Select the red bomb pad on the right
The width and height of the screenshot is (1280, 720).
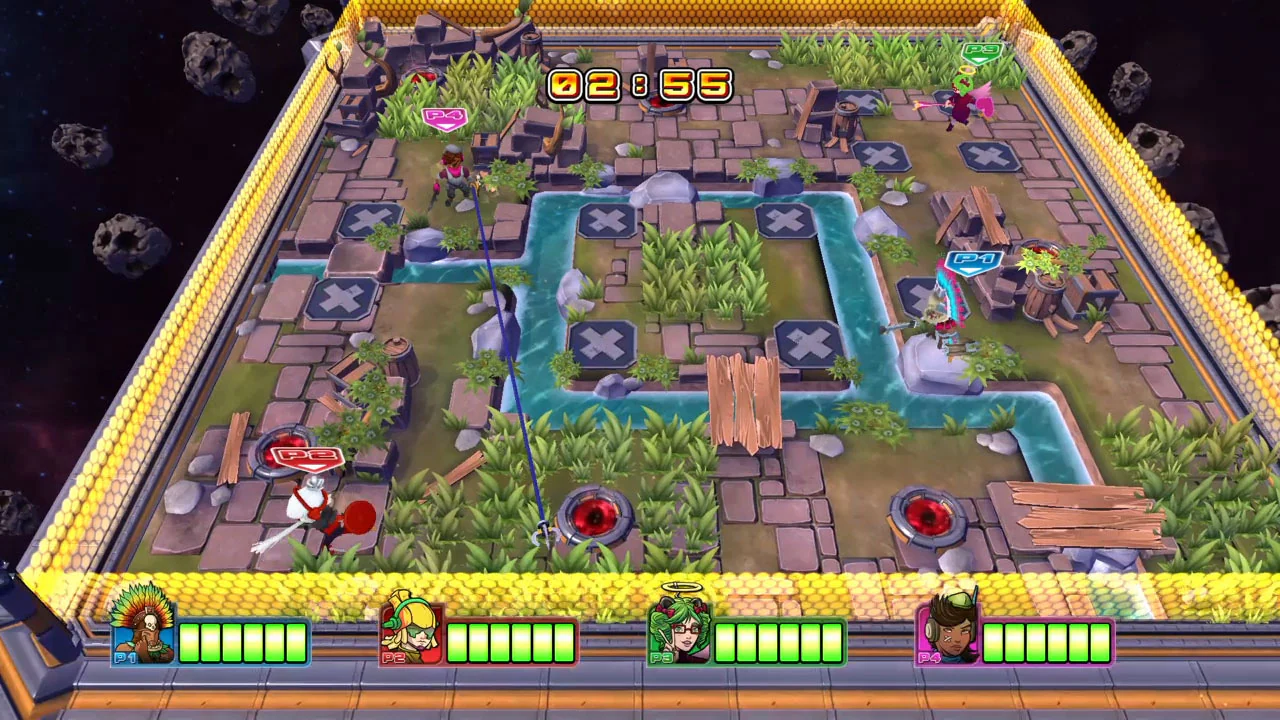[930, 515]
